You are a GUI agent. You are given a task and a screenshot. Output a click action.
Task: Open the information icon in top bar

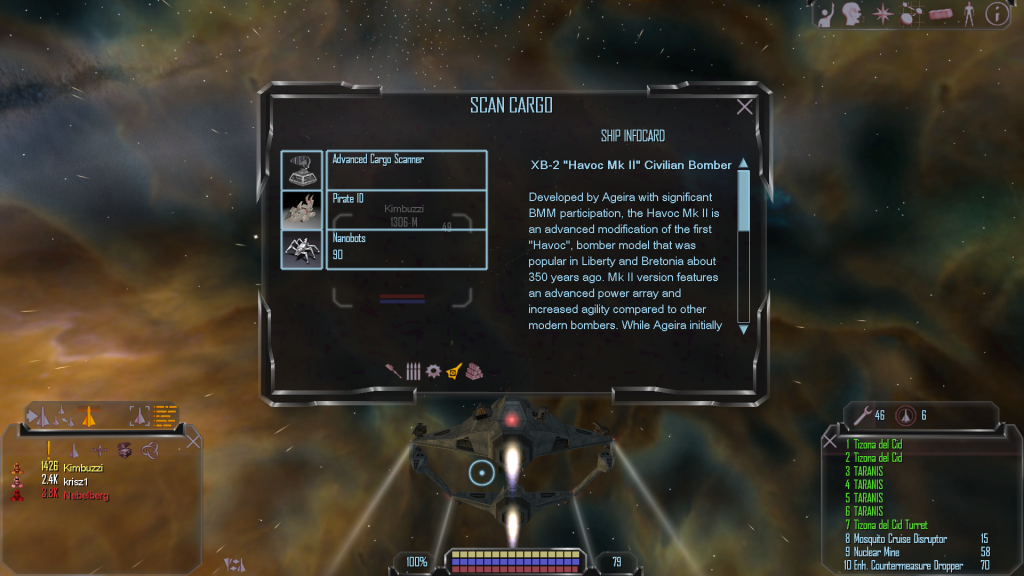(996, 14)
